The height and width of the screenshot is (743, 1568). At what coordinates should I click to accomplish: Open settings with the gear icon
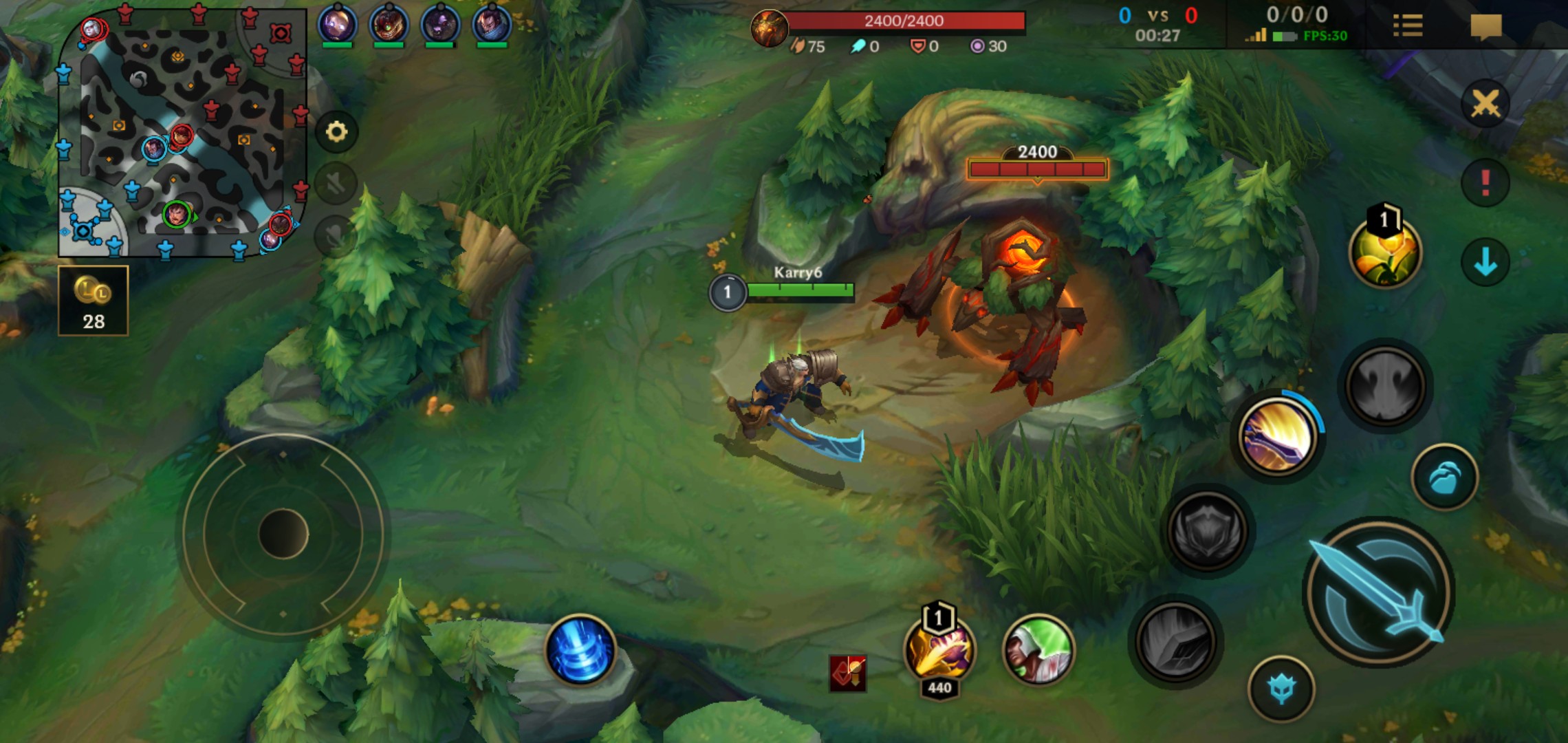coord(336,131)
